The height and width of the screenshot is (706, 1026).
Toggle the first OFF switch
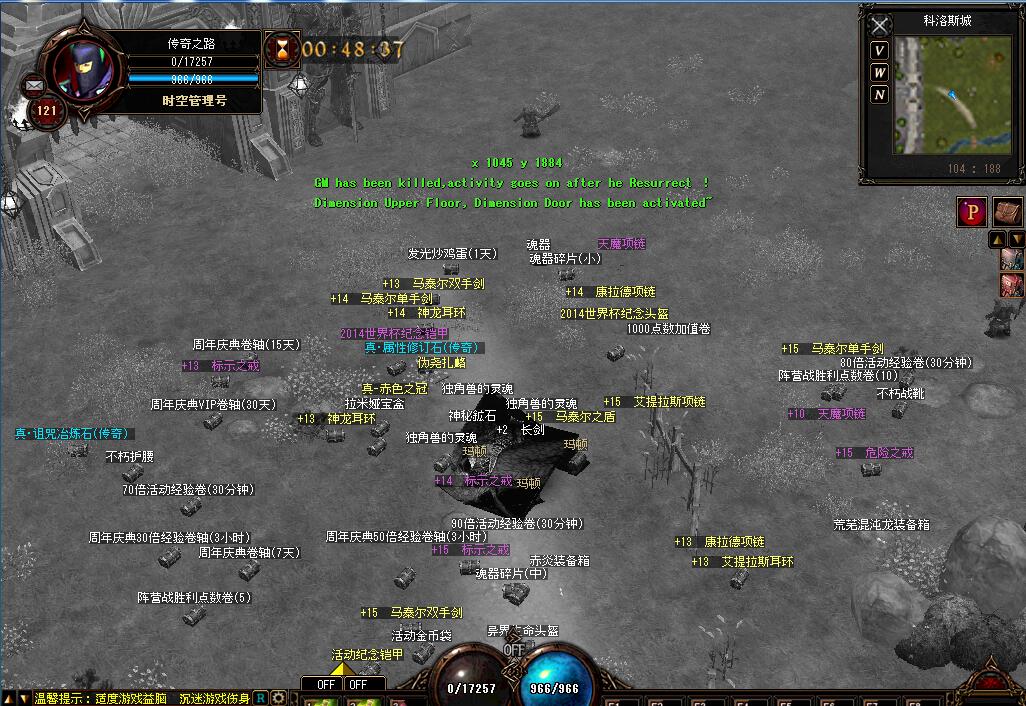tap(326, 685)
